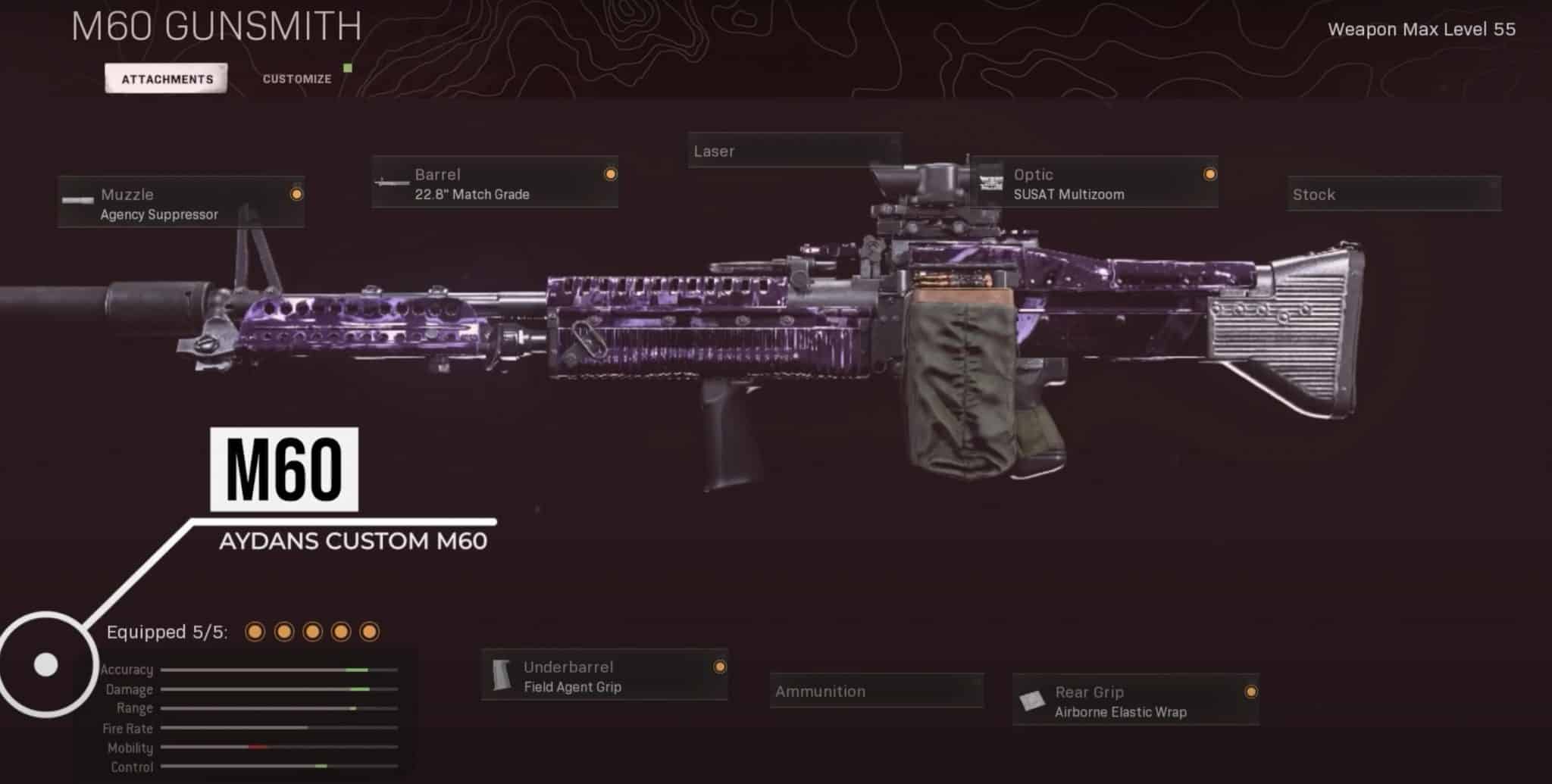Viewport: 1552px width, 784px height.
Task: Select the Underbarrel Field Agent Grip slot
Action: [x=605, y=676]
